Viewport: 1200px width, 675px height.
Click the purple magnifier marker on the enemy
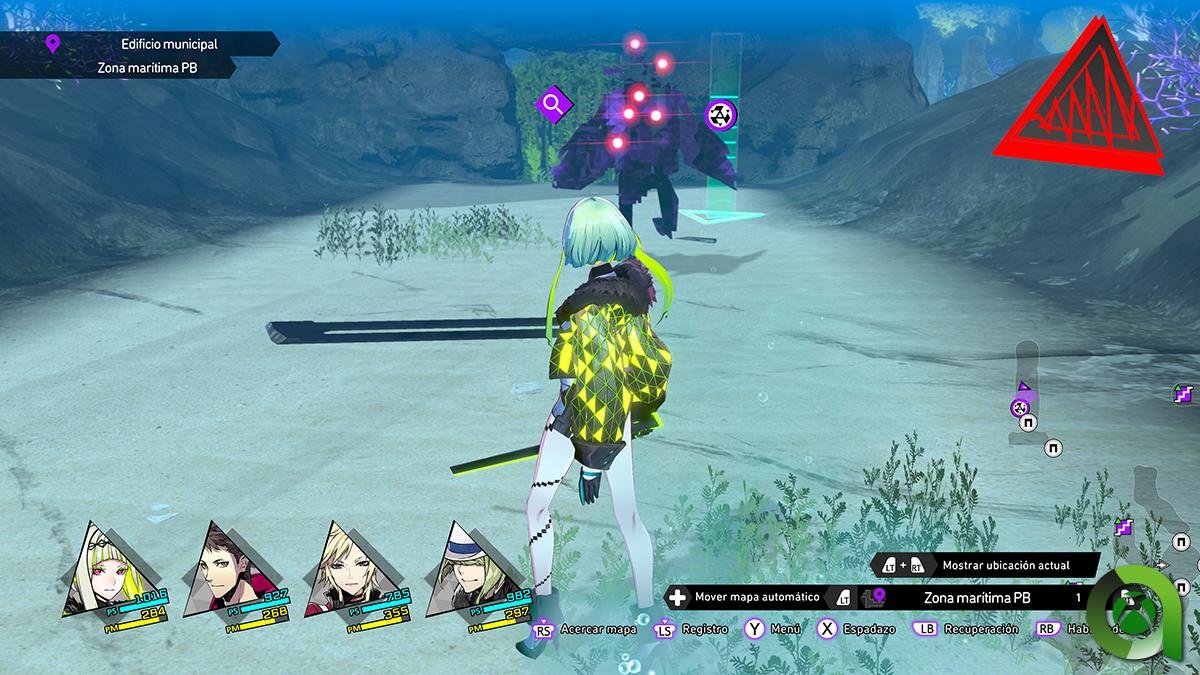(553, 103)
